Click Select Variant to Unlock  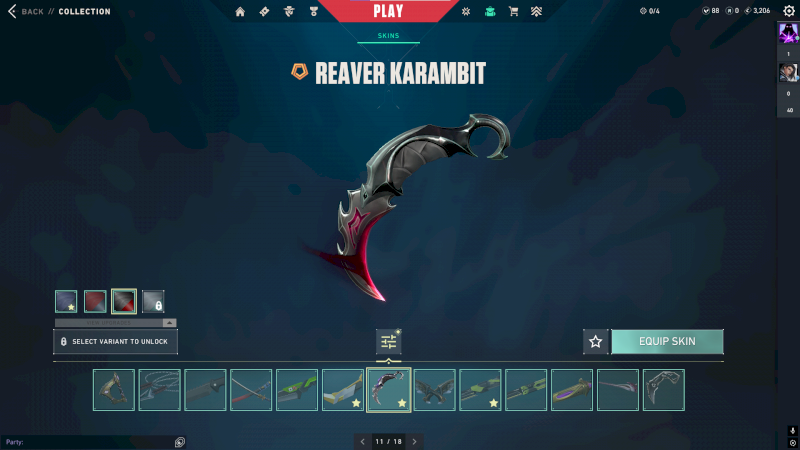[x=116, y=341]
